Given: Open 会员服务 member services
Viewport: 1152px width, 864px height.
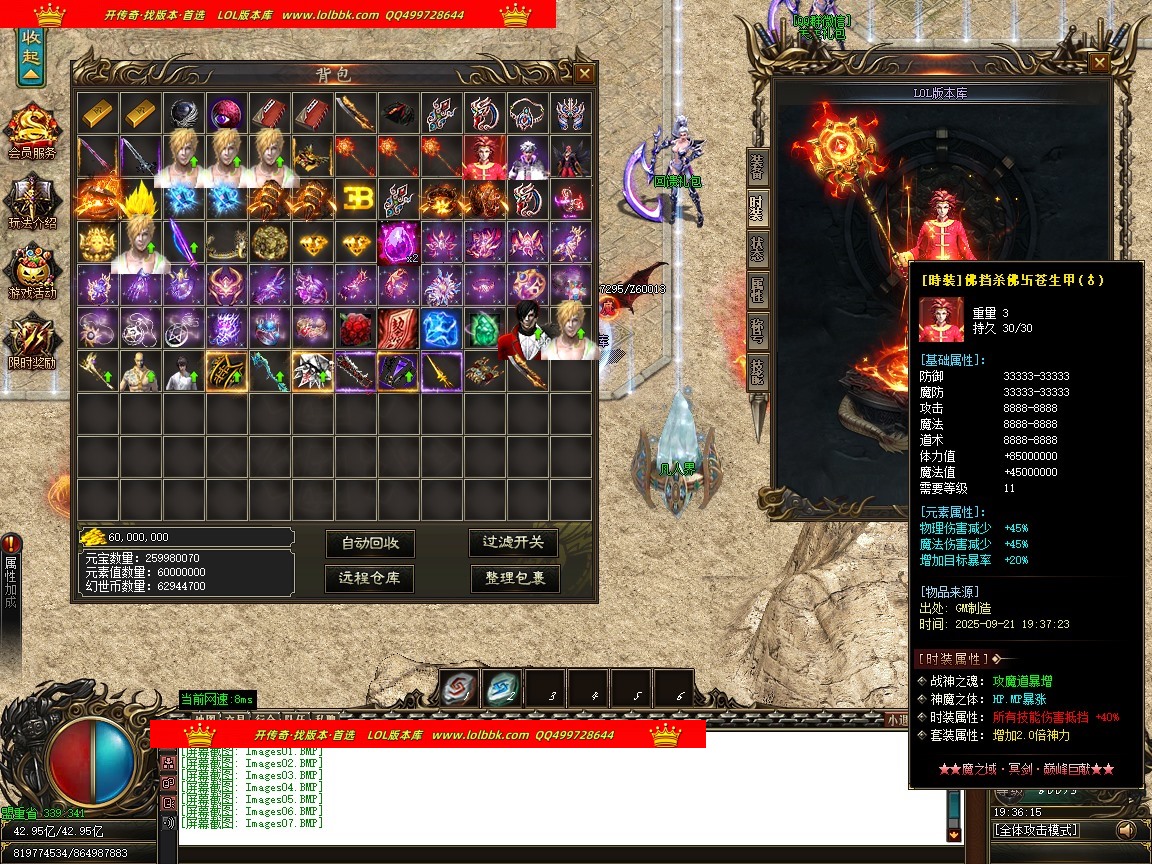Looking at the screenshot, I should click(32, 132).
